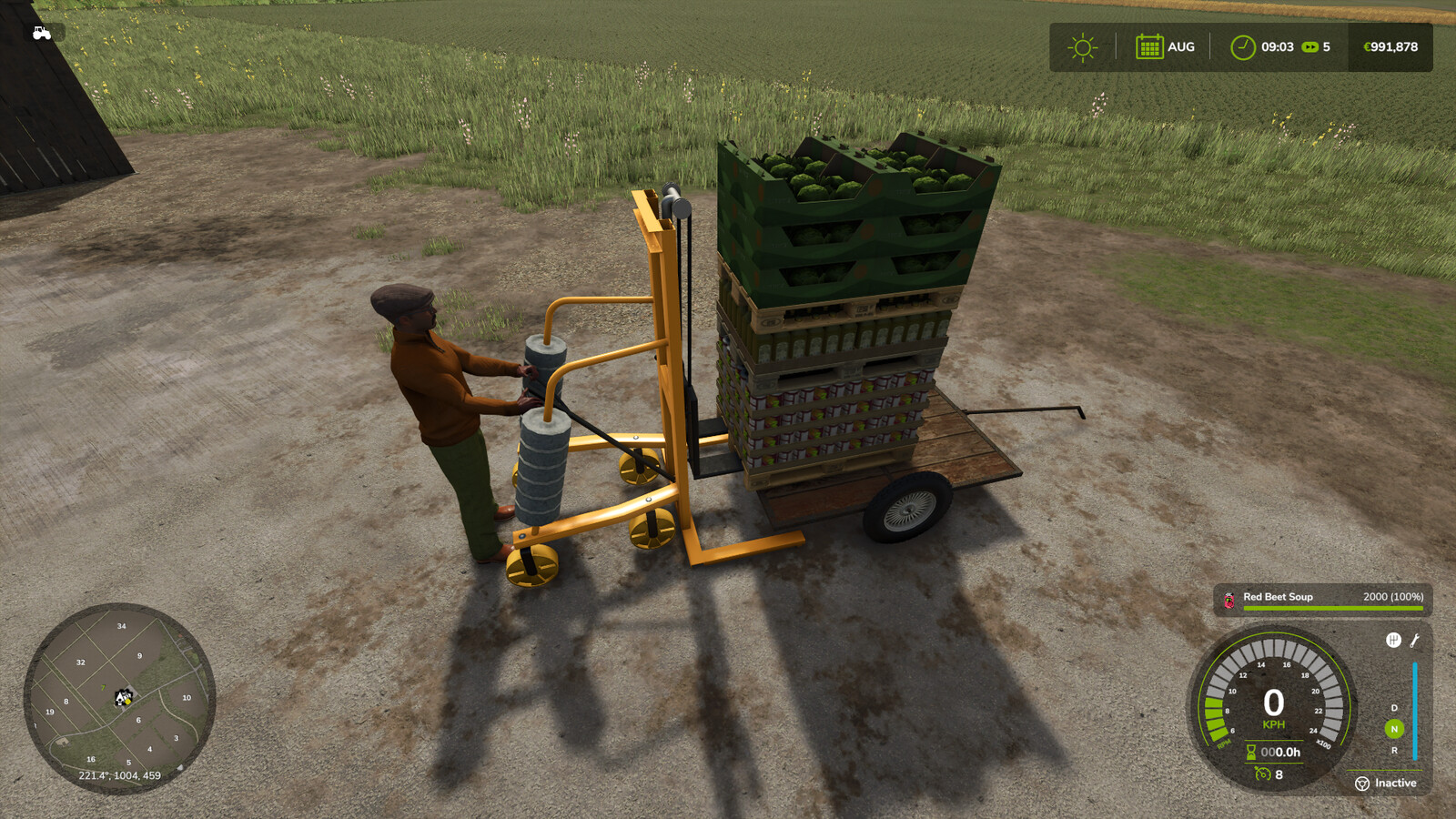Click the weather sun icon

tap(1081, 45)
